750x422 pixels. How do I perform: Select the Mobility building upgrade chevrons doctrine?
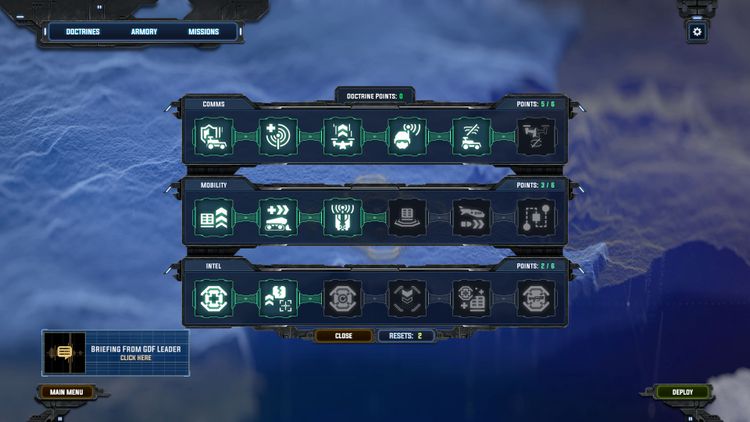pos(215,217)
